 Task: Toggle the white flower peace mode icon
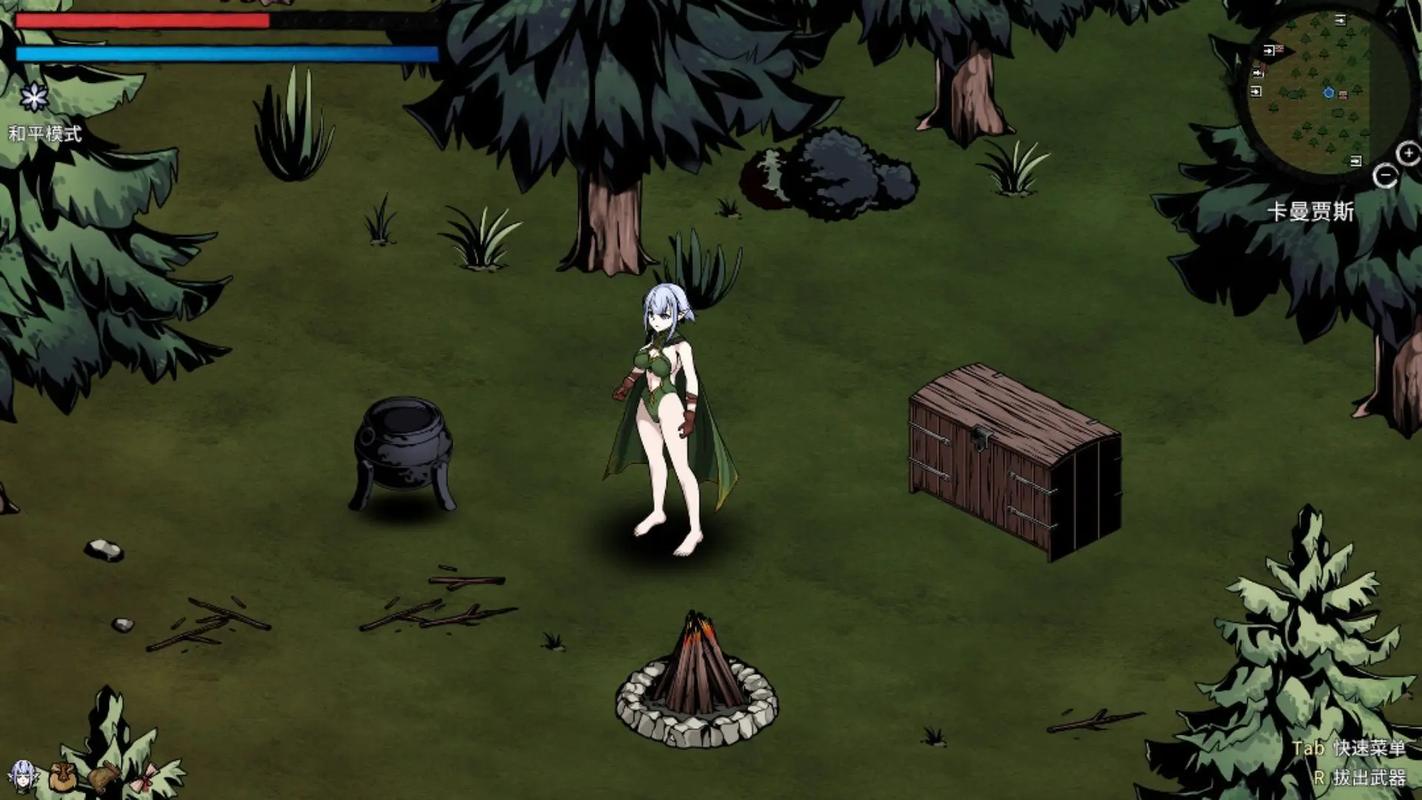click(34, 97)
